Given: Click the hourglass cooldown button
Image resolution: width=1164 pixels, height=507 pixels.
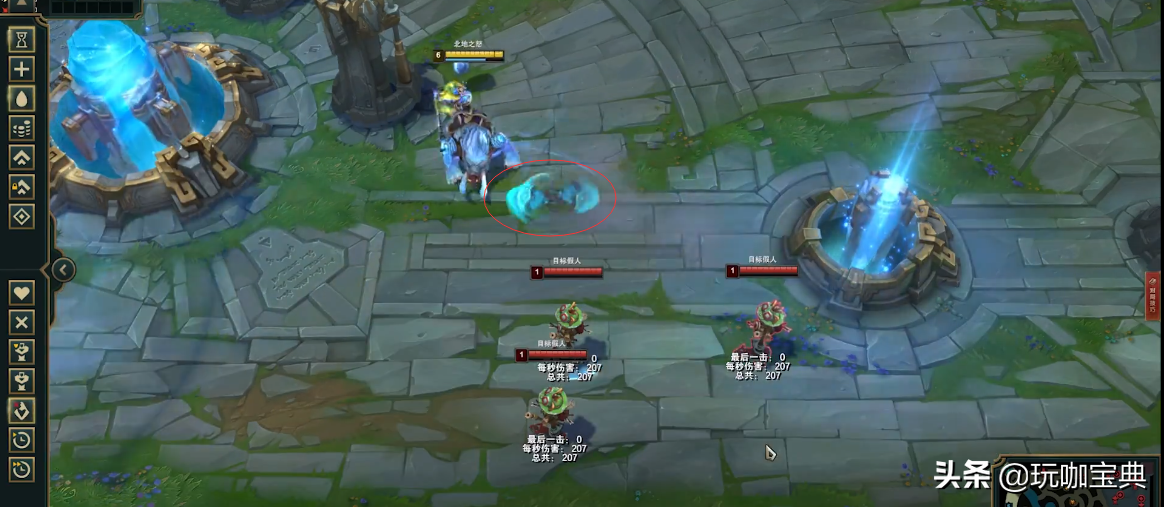Looking at the screenshot, I should click(22, 39).
